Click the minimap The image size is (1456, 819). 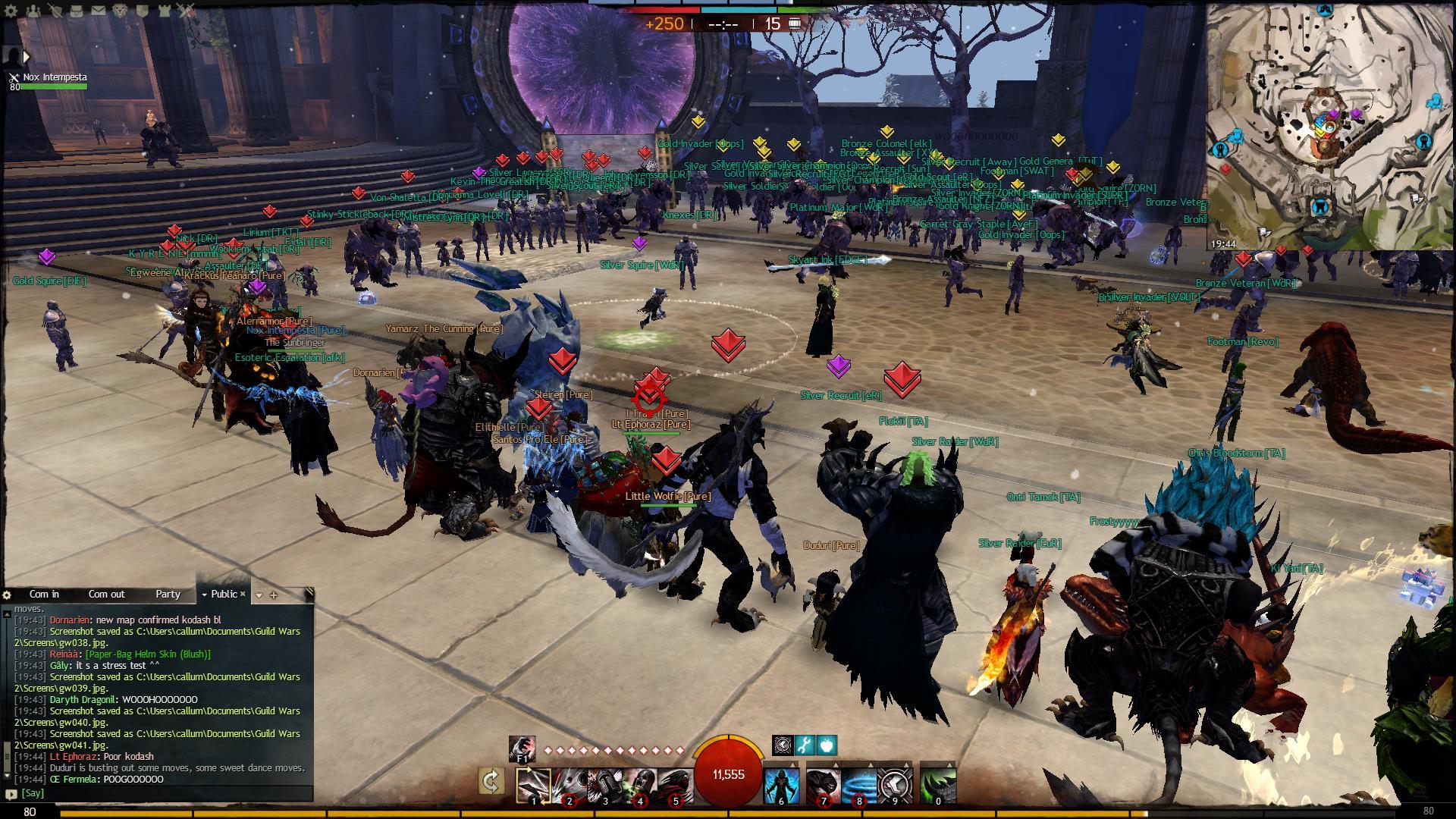(1331, 125)
